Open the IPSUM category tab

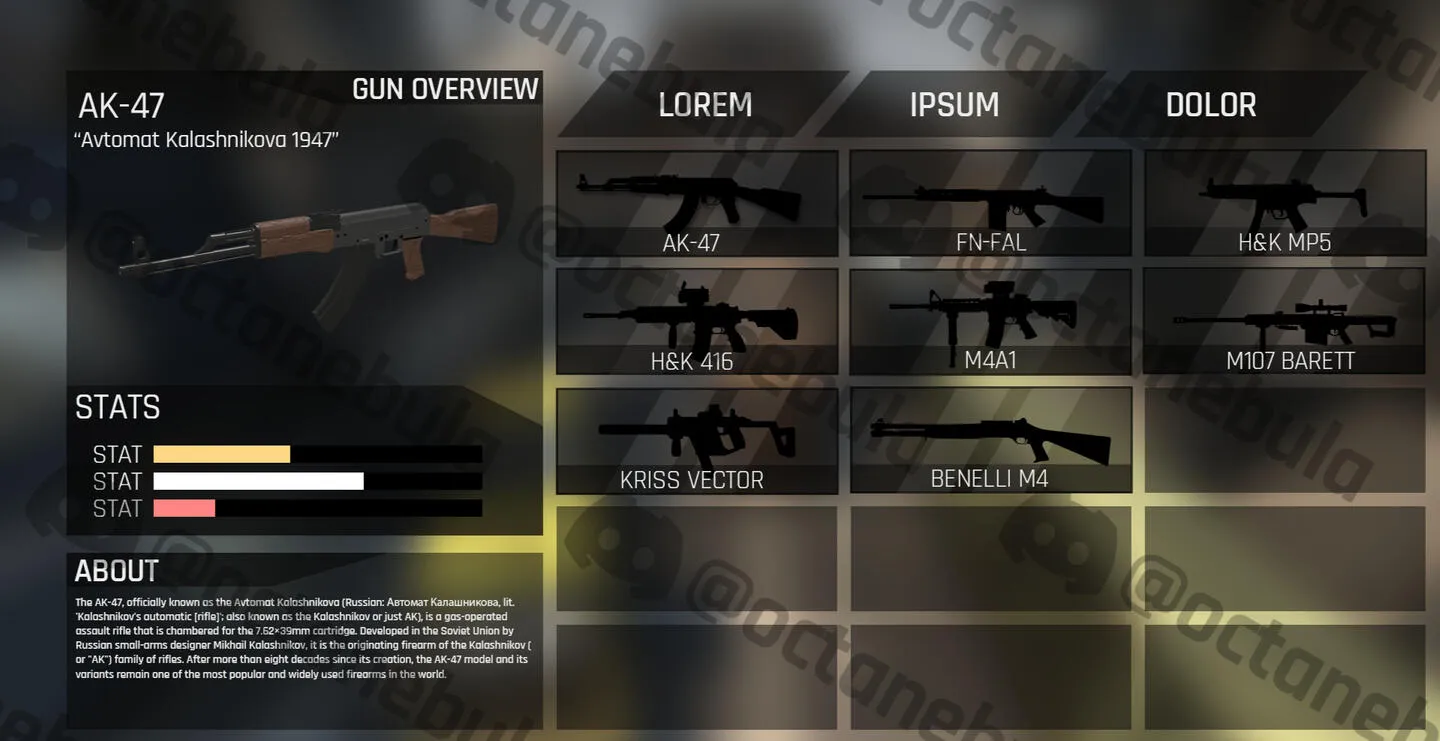pyautogui.click(x=954, y=105)
